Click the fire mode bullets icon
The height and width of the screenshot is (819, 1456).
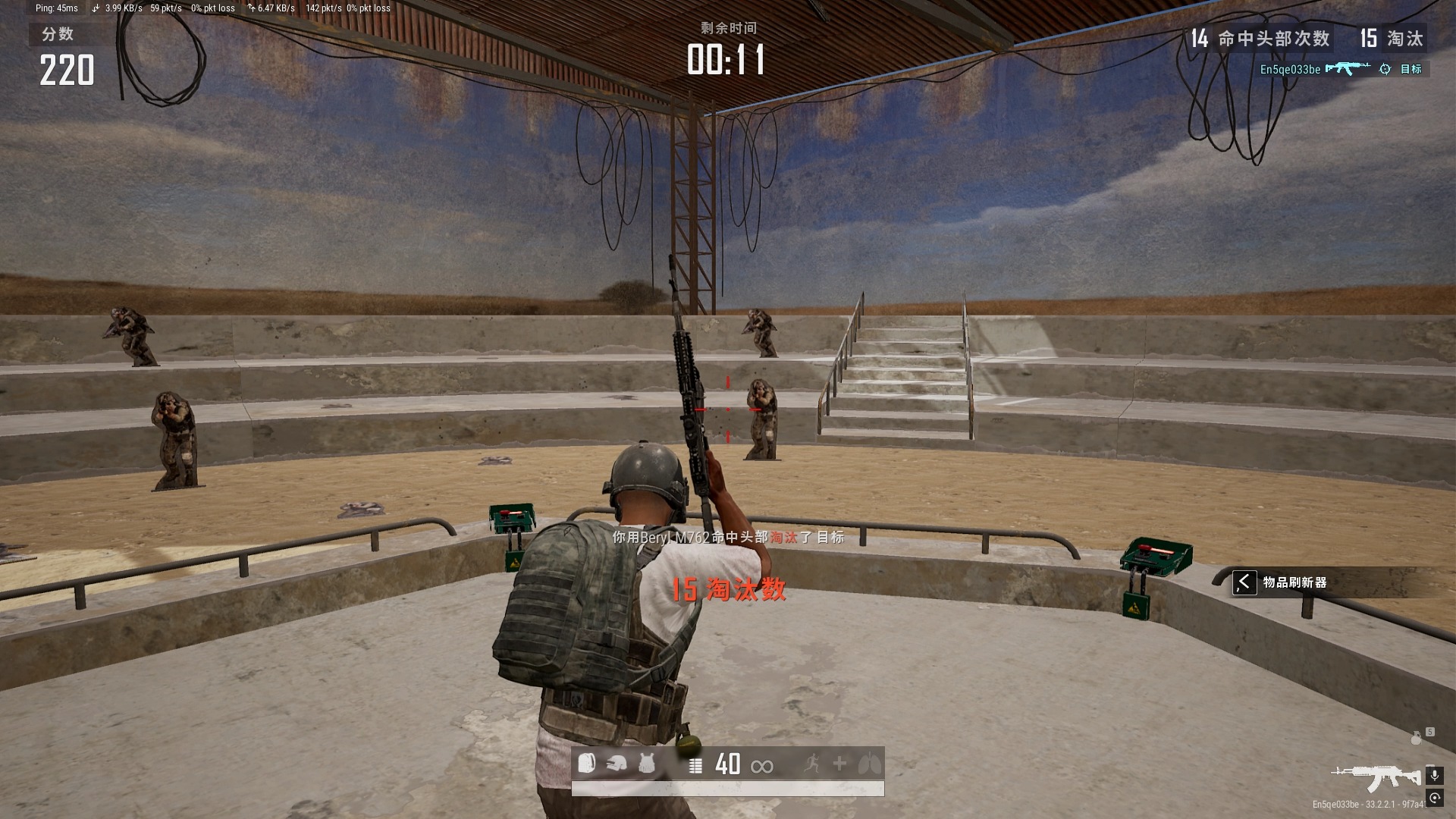coord(695,765)
